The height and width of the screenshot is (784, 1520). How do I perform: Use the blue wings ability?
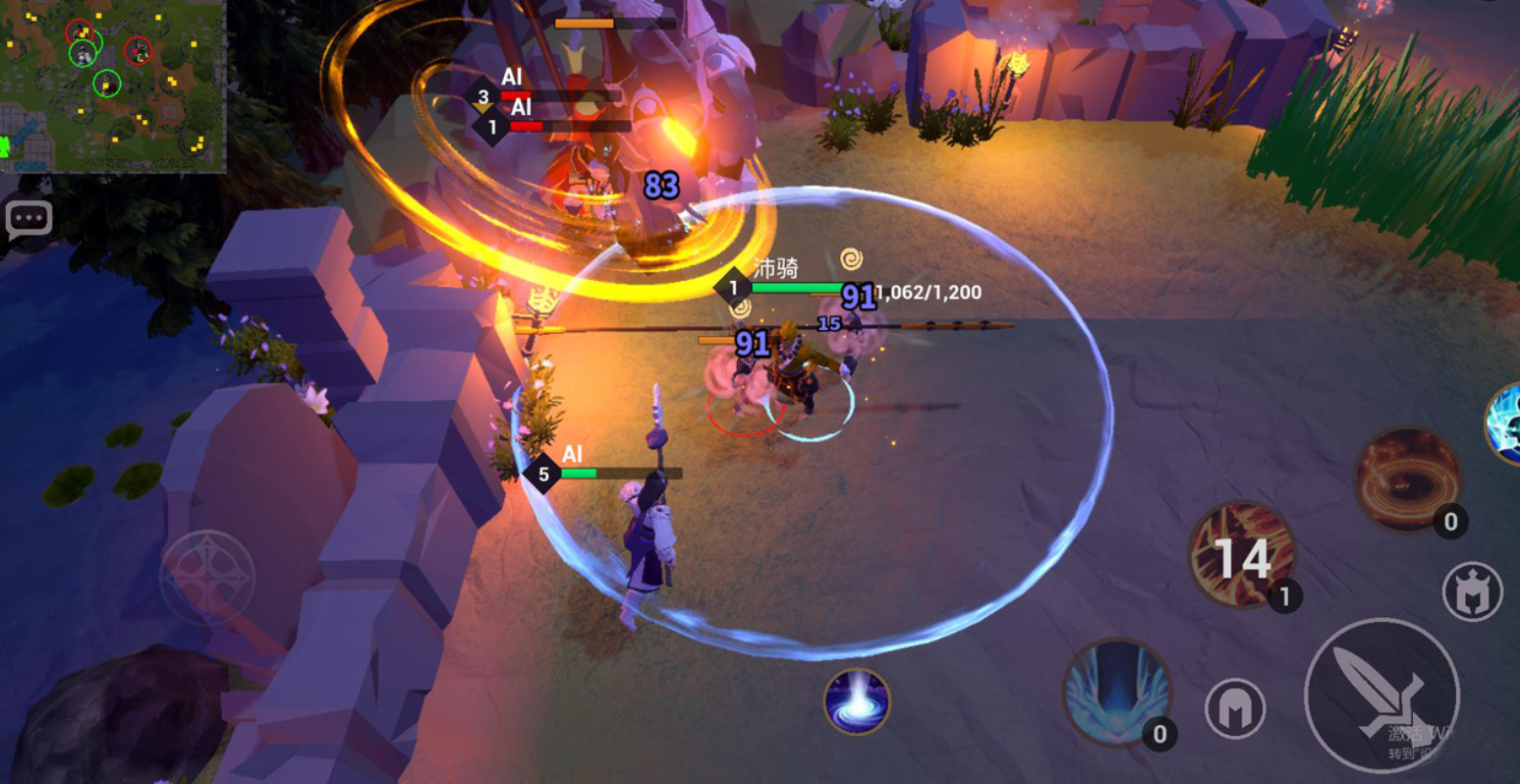pos(1117,691)
